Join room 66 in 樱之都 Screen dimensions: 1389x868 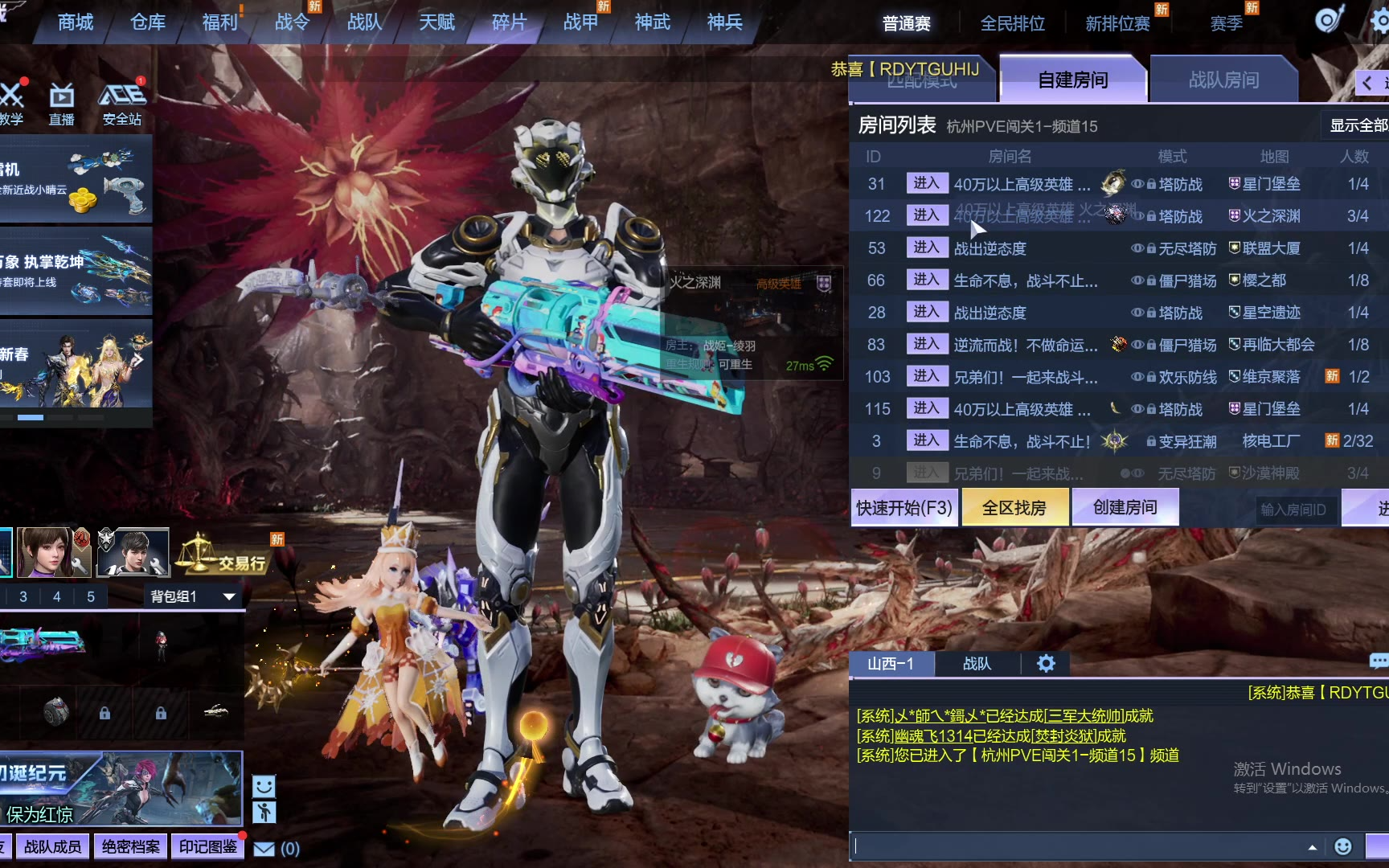pyautogui.click(x=926, y=280)
